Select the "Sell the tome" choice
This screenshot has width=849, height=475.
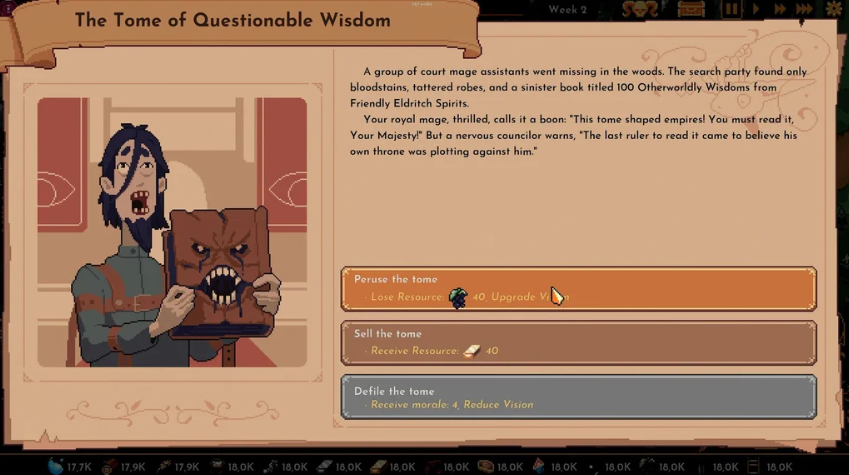pyautogui.click(x=578, y=342)
